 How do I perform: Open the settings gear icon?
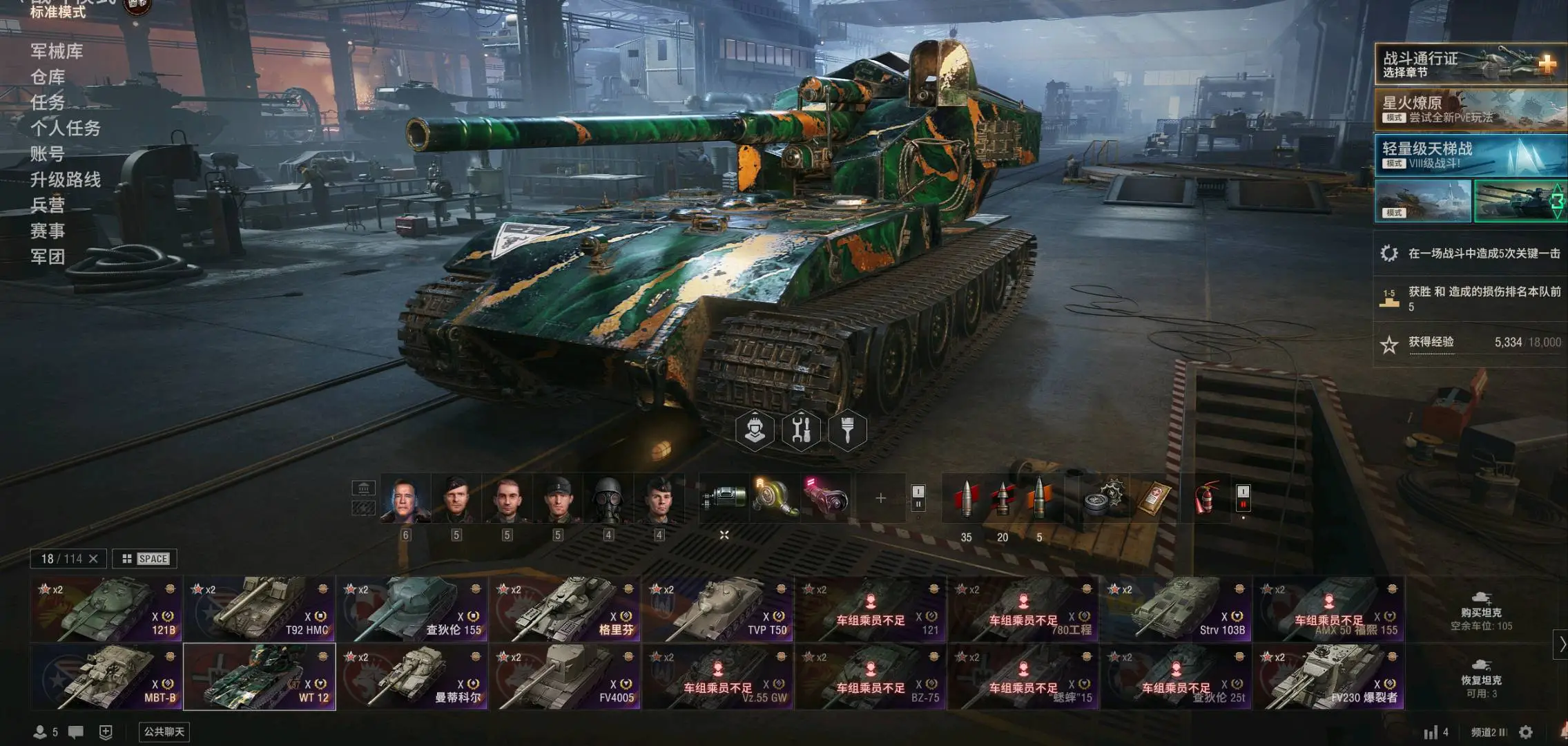coord(1526,731)
